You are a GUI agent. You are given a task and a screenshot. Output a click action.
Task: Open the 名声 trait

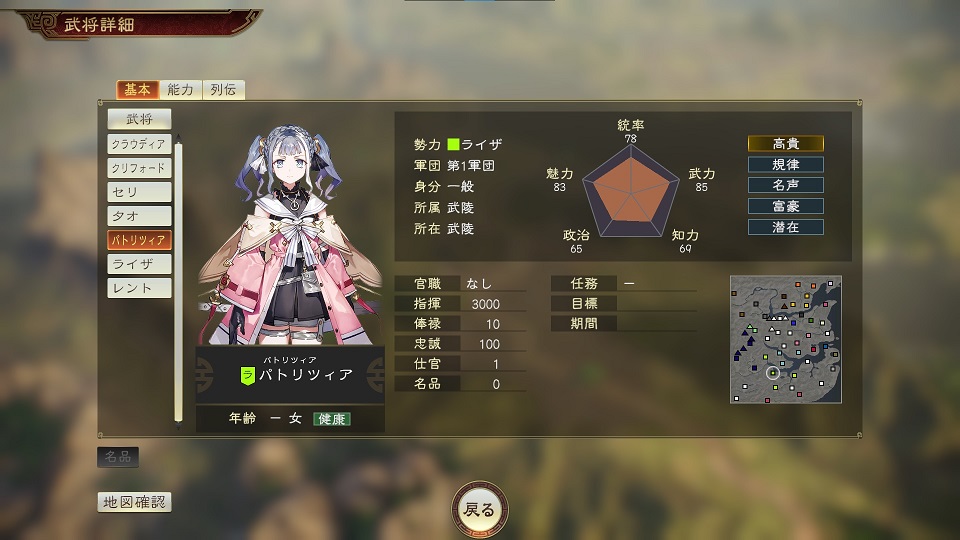click(x=786, y=185)
